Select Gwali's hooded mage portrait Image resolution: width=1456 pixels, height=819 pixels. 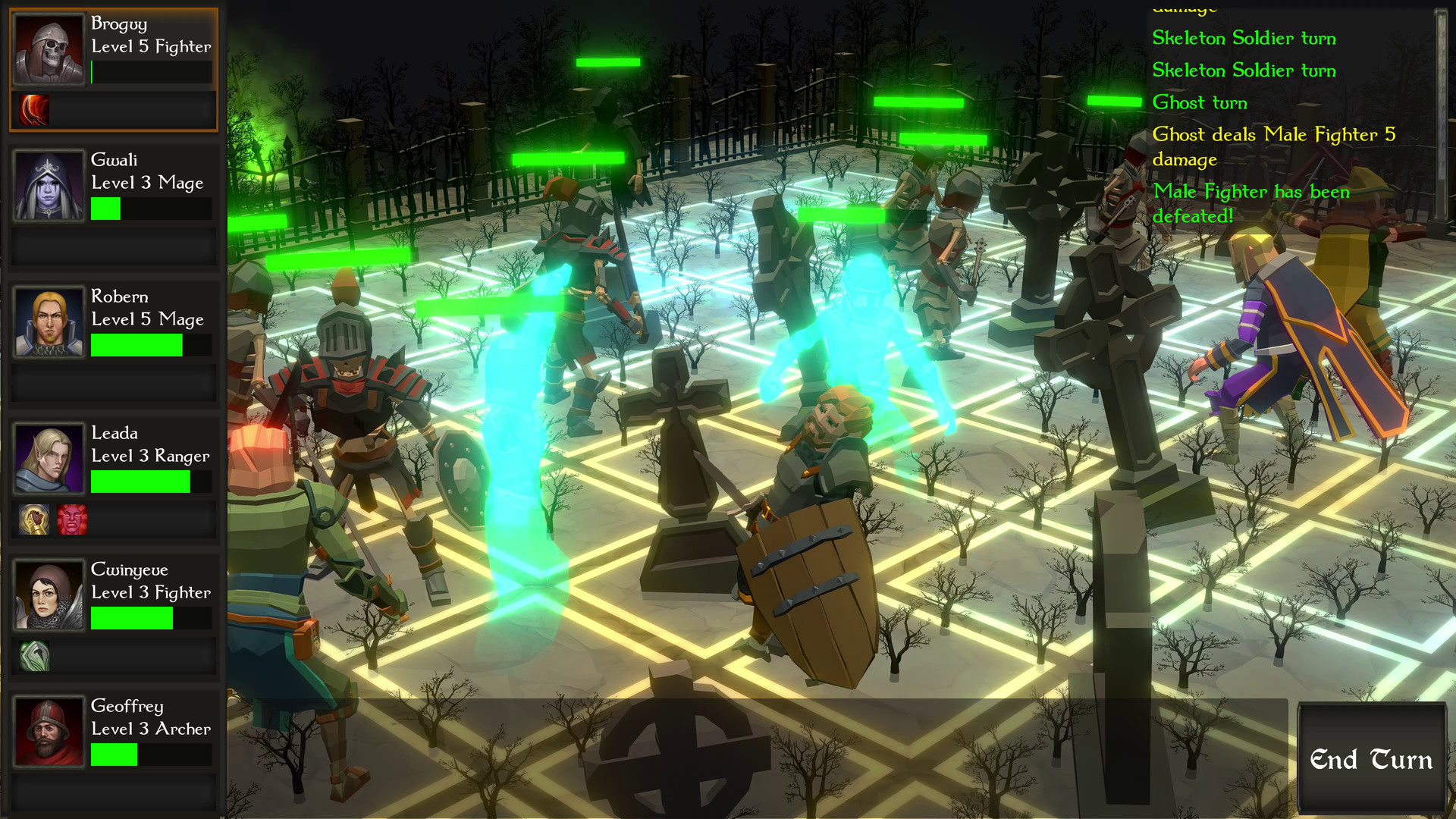click(49, 184)
